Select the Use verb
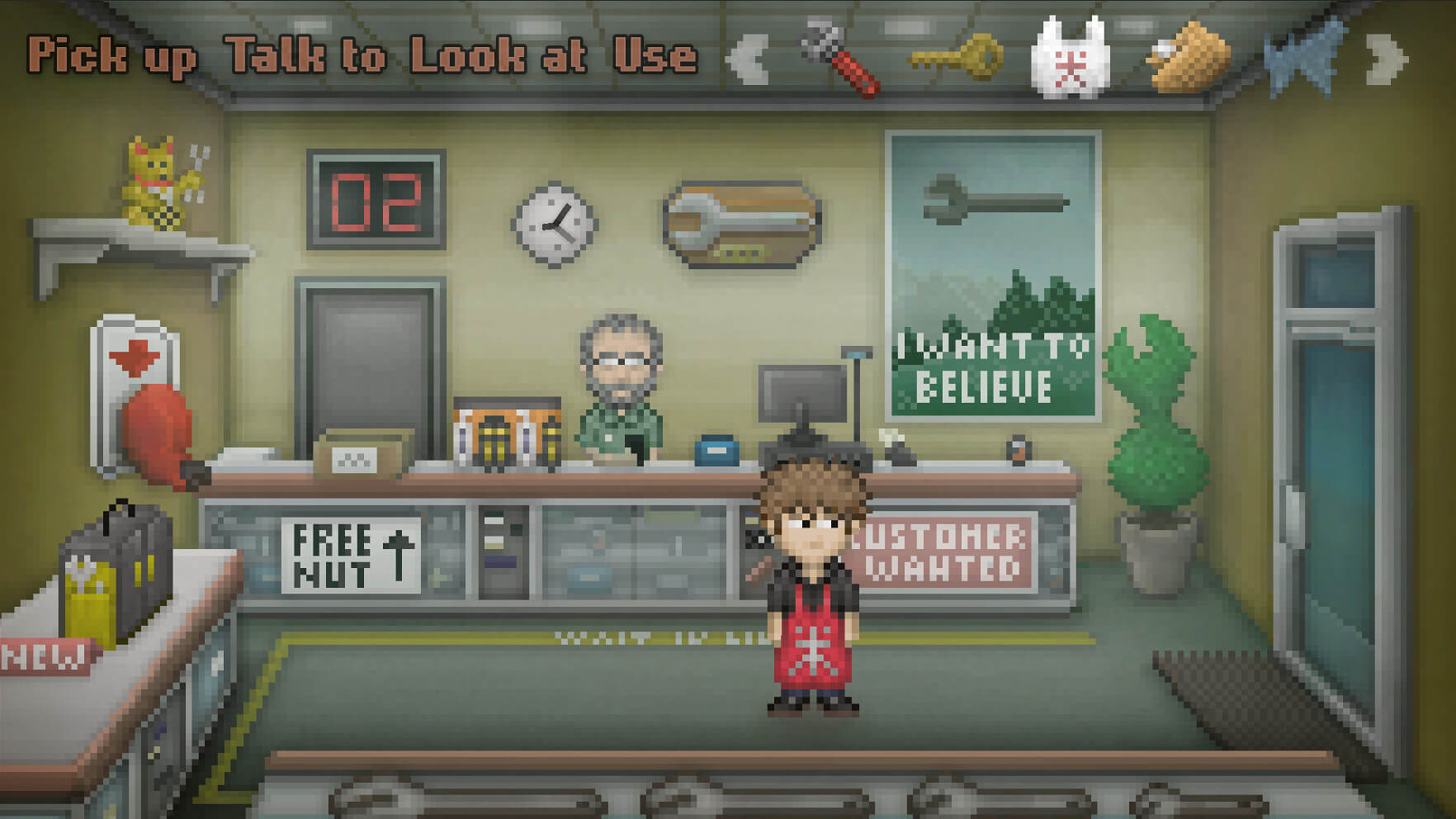 point(655,56)
